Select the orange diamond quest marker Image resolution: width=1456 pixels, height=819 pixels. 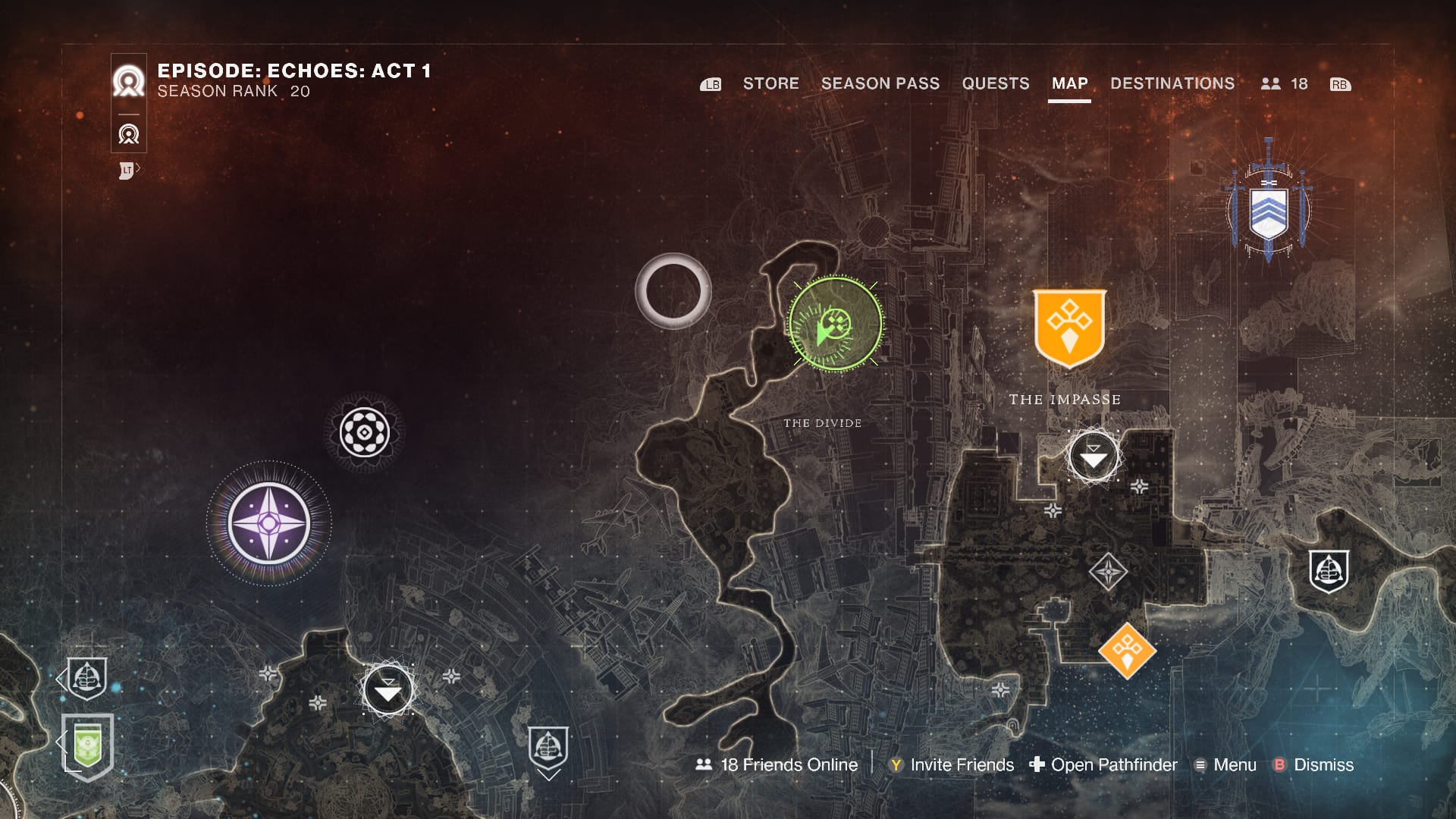(x=1127, y=650)
